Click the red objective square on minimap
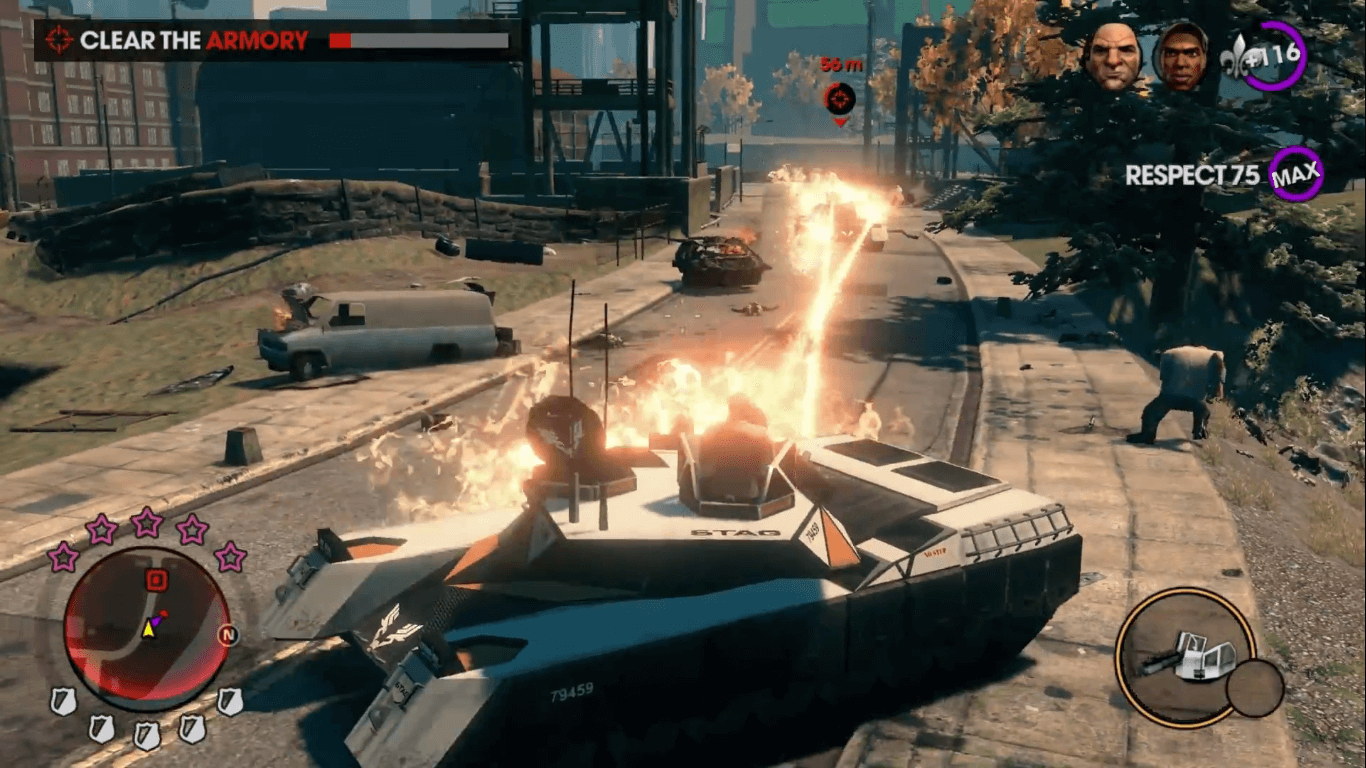 coord(156,580)
